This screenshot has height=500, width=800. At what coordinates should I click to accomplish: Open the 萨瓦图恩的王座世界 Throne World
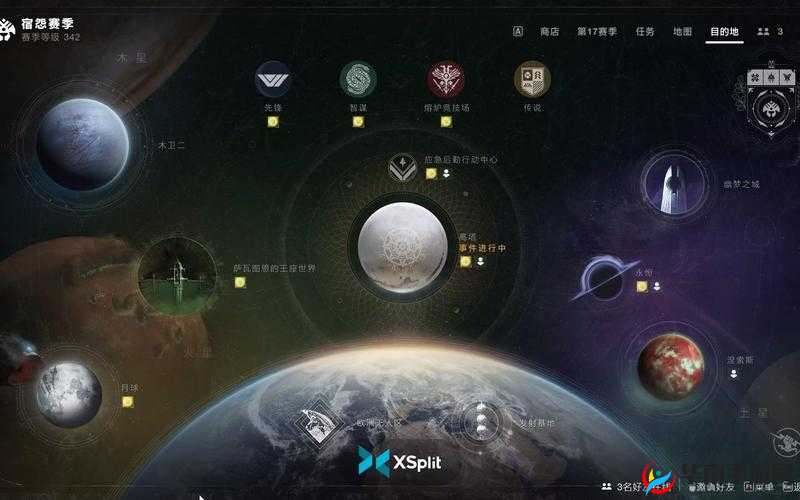(x=179, y=272)
